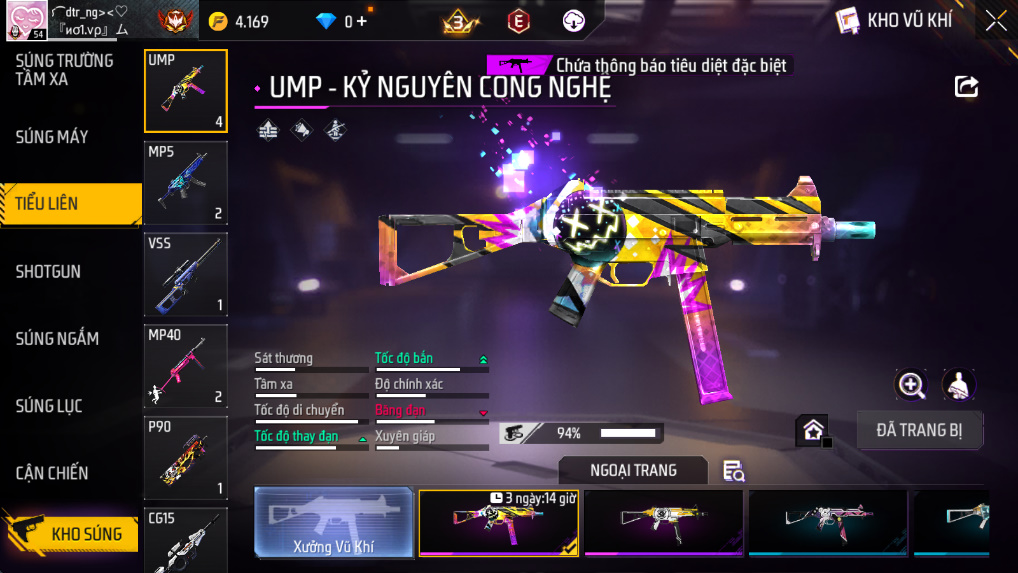Switch to the Súng Lục category

(48, 406)
